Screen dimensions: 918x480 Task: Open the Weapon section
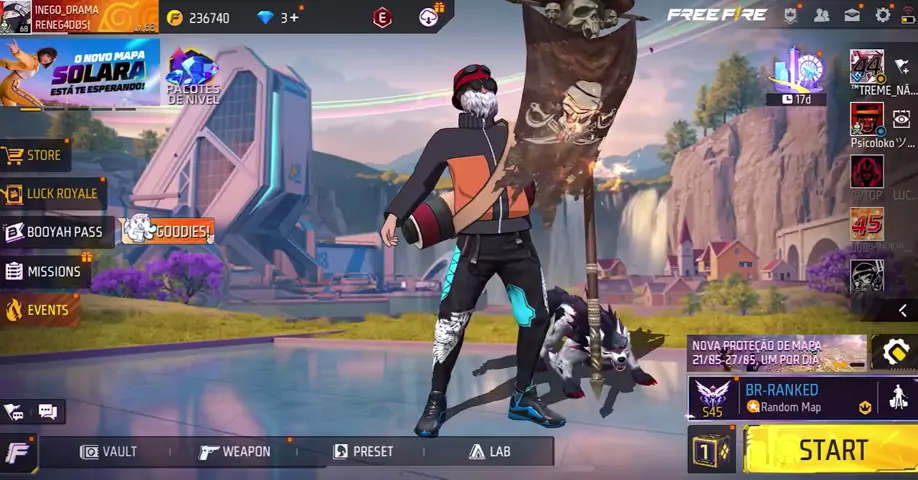pos(235,452)
